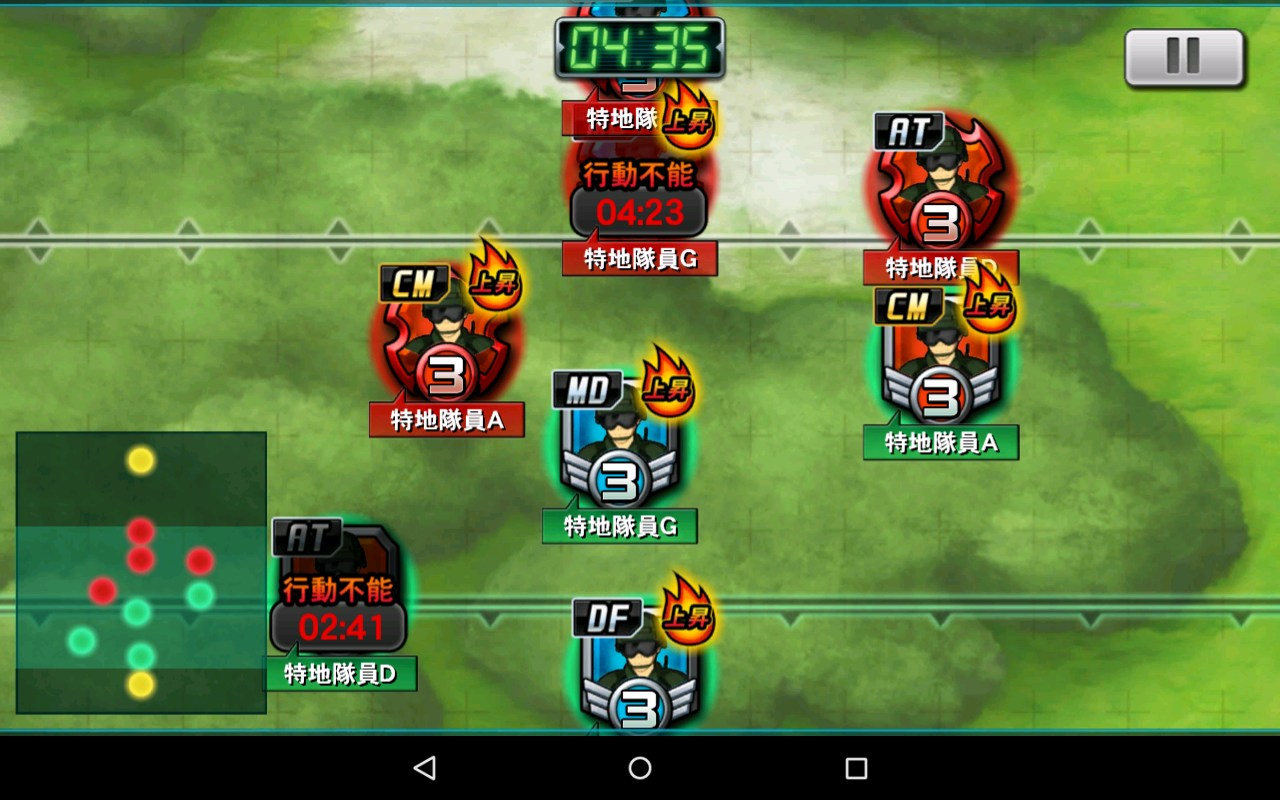Open the Android recent apps view
The height and width of the screenshot is (800, 1280).
(856, 768)
